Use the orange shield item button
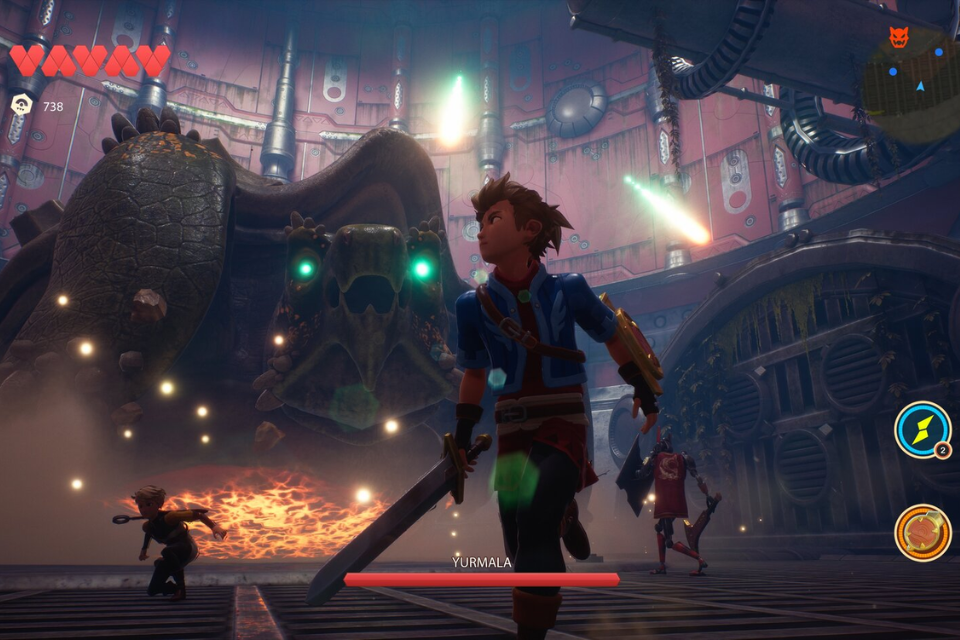Image resolution: width=960 pixels, height=640 pixels. click(922, 532)
